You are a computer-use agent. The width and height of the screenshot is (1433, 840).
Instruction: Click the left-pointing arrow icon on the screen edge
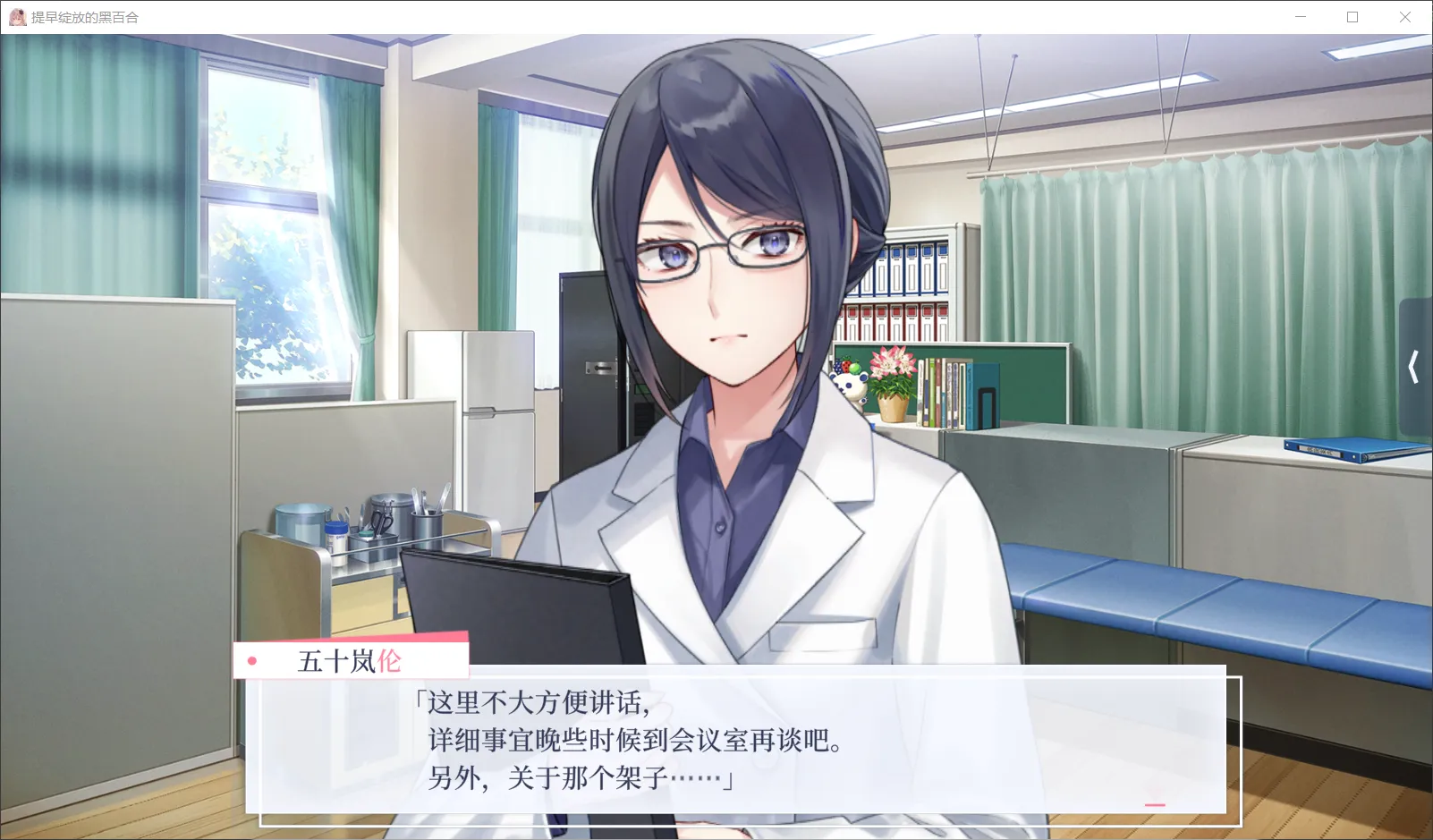coord(1414,367)
